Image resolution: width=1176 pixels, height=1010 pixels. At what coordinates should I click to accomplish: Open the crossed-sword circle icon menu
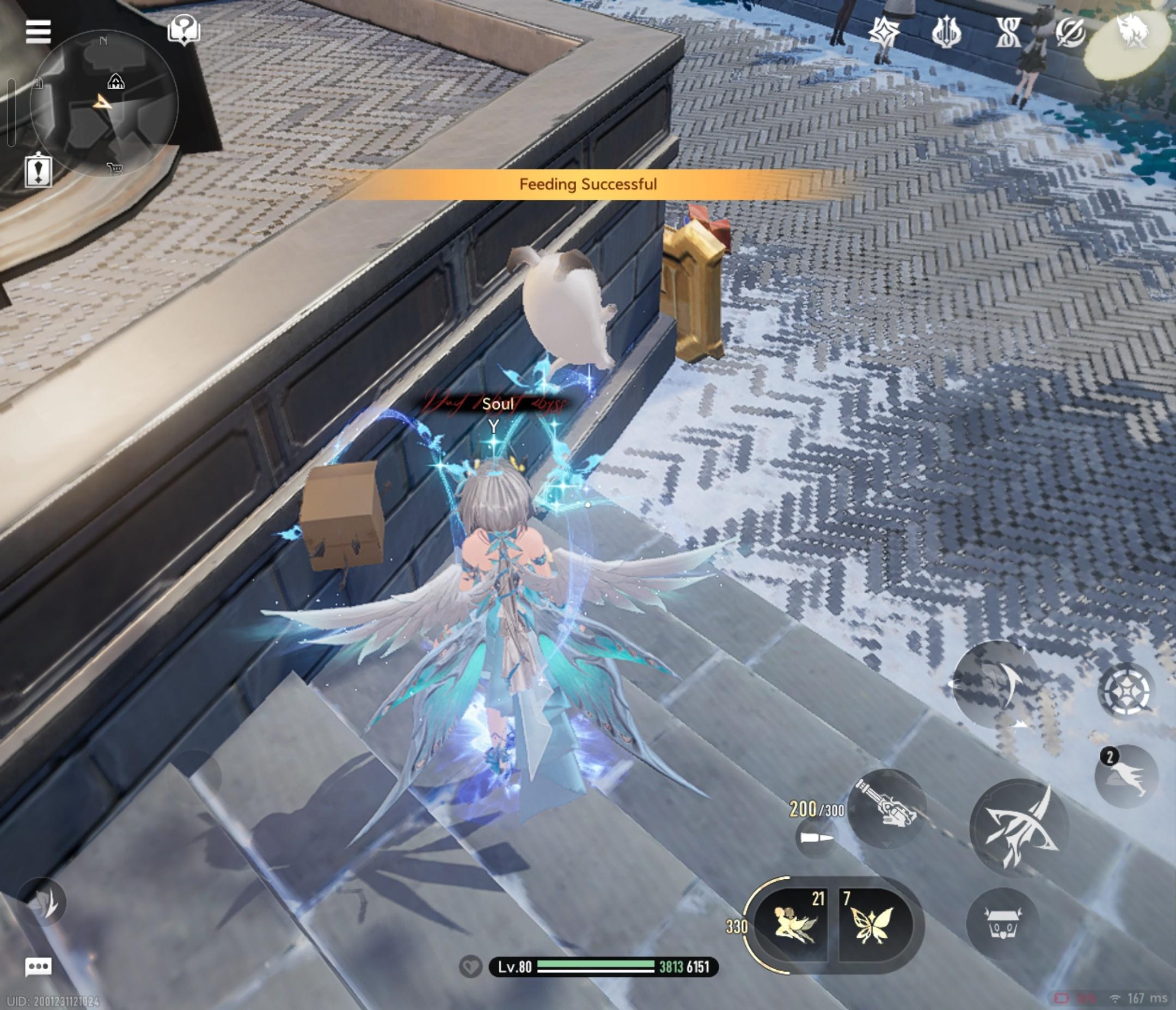point(1070,32)
